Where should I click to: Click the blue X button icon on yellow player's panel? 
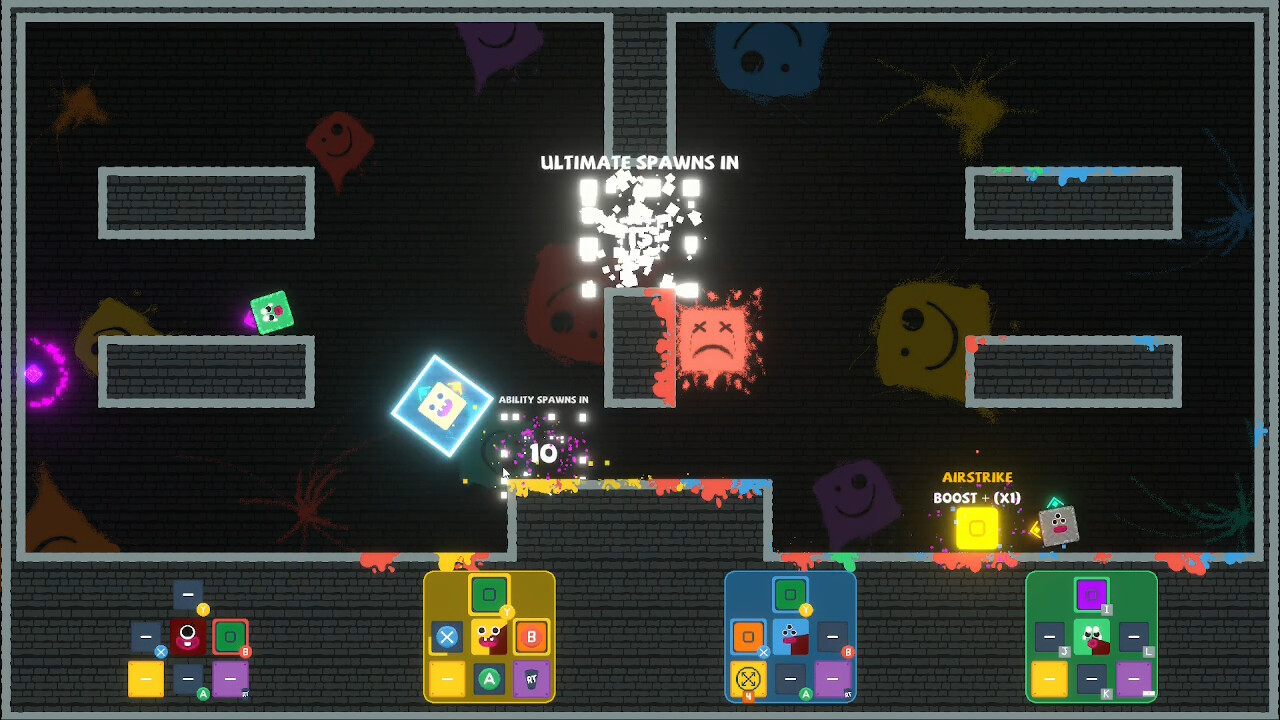click(x=447, y=636)
